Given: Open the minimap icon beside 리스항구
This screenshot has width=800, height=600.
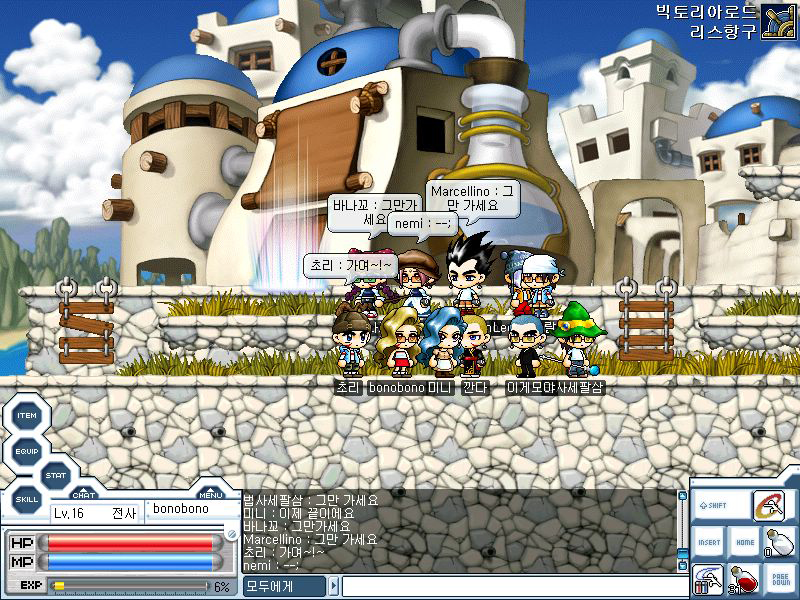Looking at the screenshot, I should click(778, 21).
